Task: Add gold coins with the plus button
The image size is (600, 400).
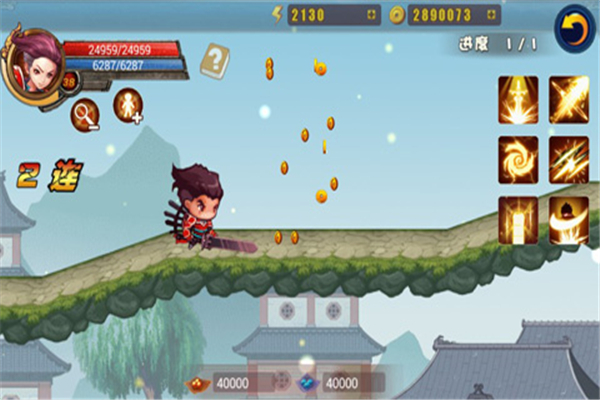Action: (x=489, y=15)
